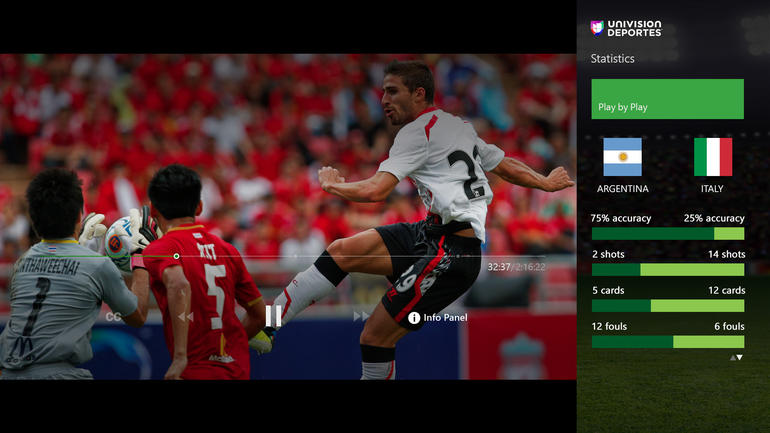Viewport: 770px width, 433px height.
Task: Click the Univision Deportes logo
Action: pos(626,28)
